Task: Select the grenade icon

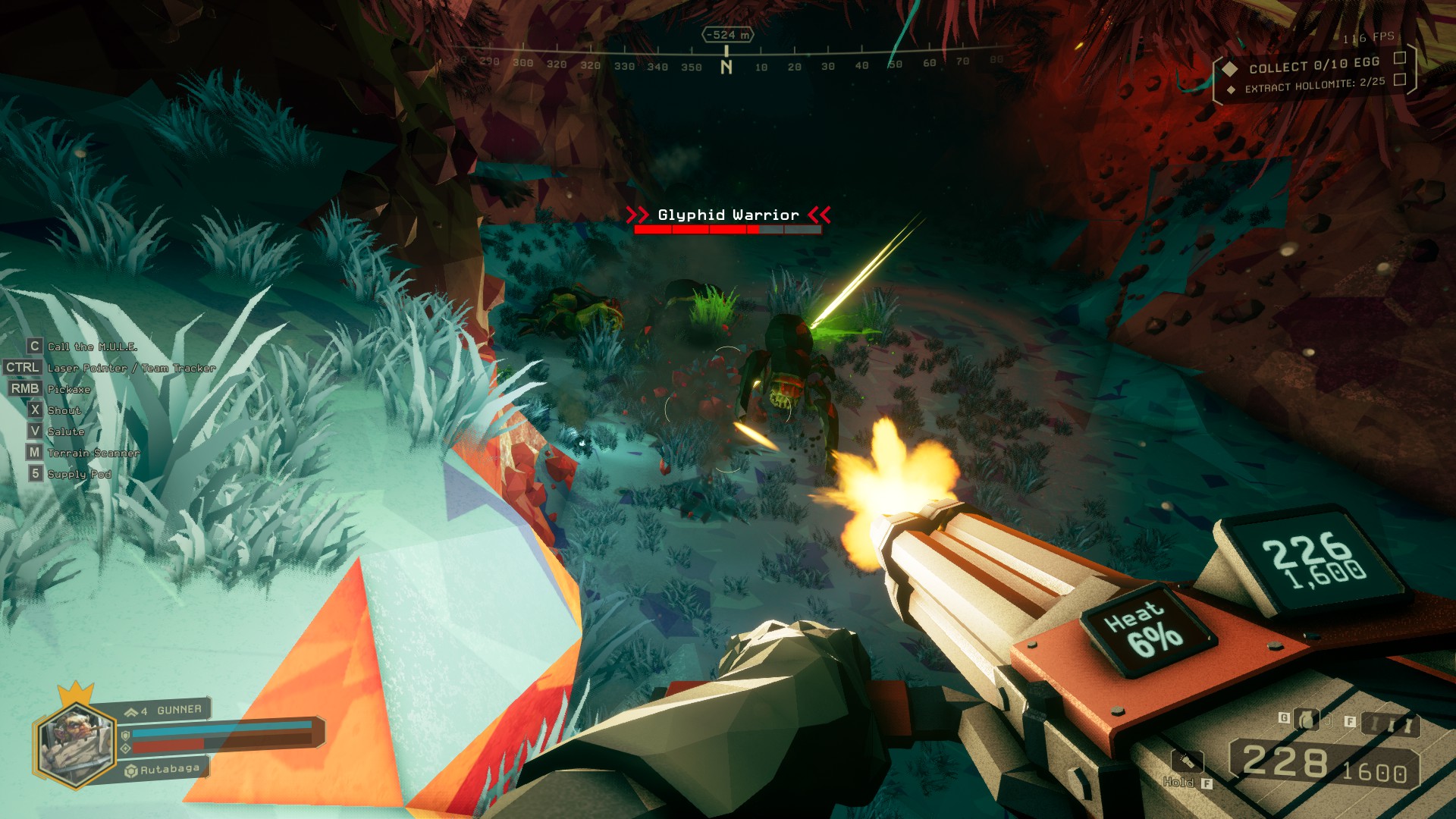Action: [x=1305, y=719]
